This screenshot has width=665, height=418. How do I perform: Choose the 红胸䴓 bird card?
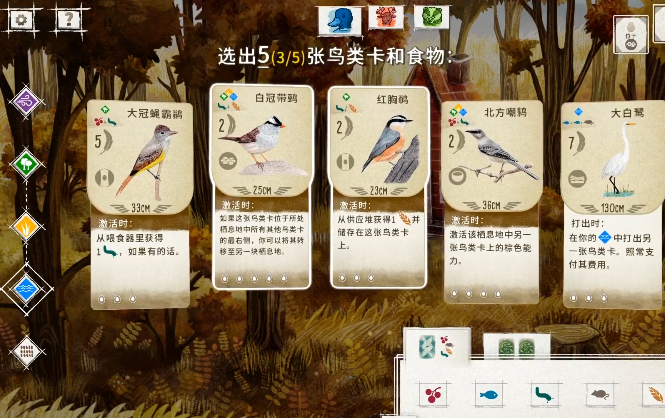pyautogui.click(x=379, y=186)
